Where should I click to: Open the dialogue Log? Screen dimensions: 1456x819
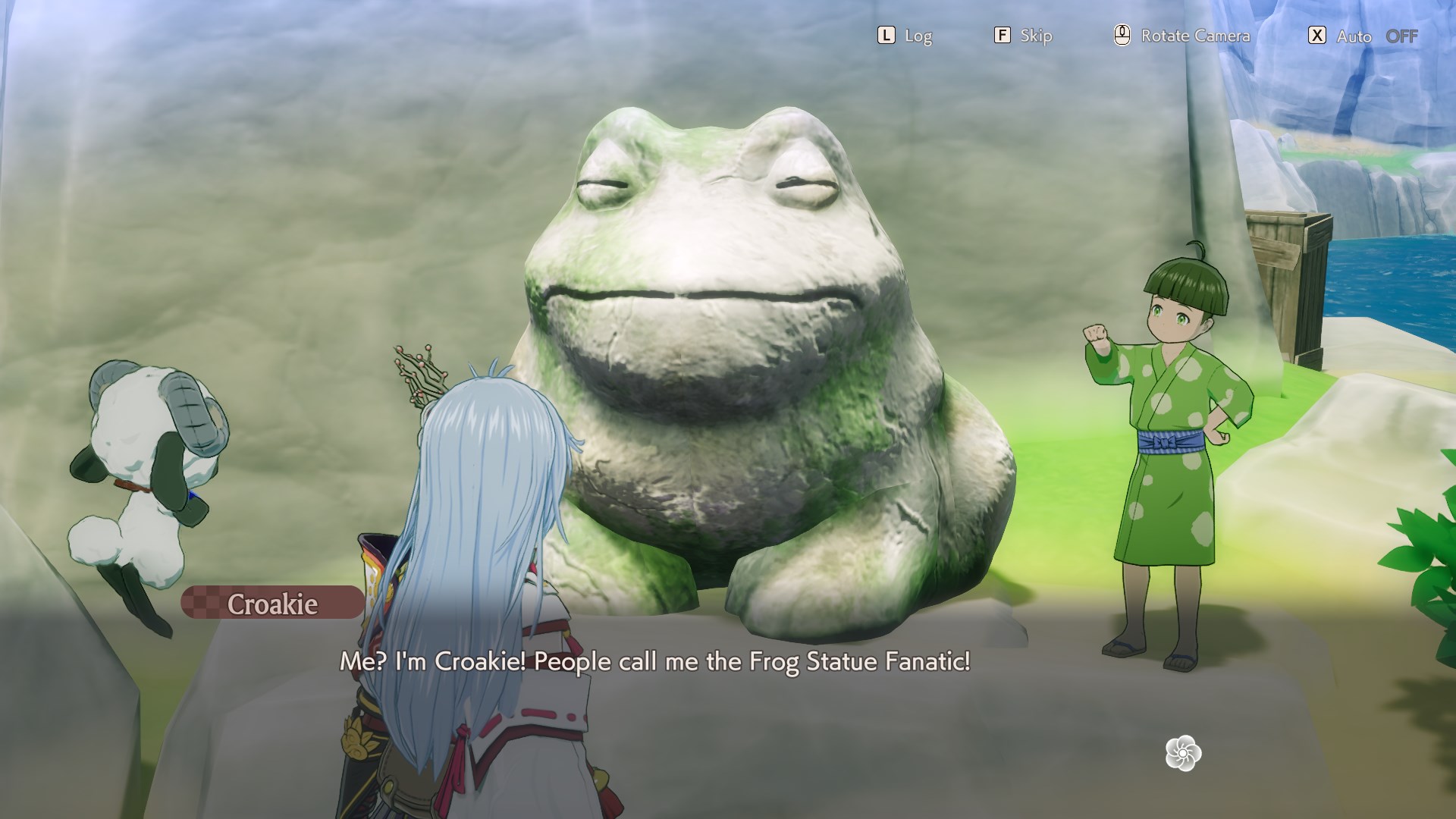tap(904, 36)
